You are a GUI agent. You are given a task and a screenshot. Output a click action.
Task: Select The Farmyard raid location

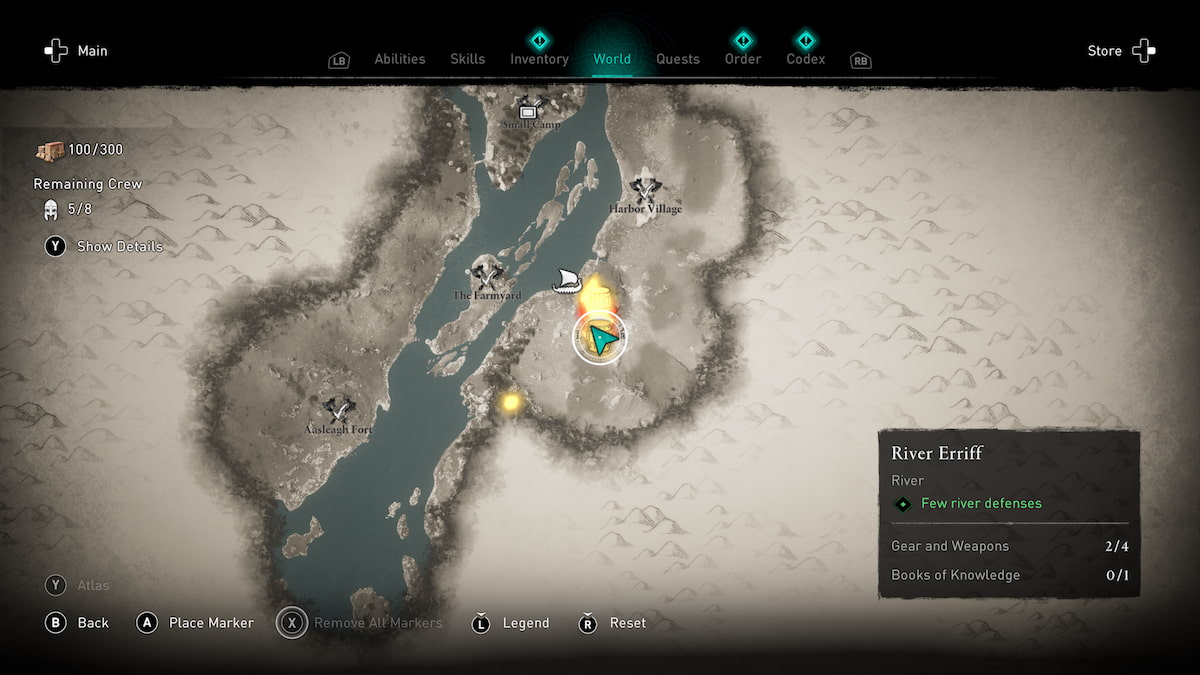click(487, 273)
